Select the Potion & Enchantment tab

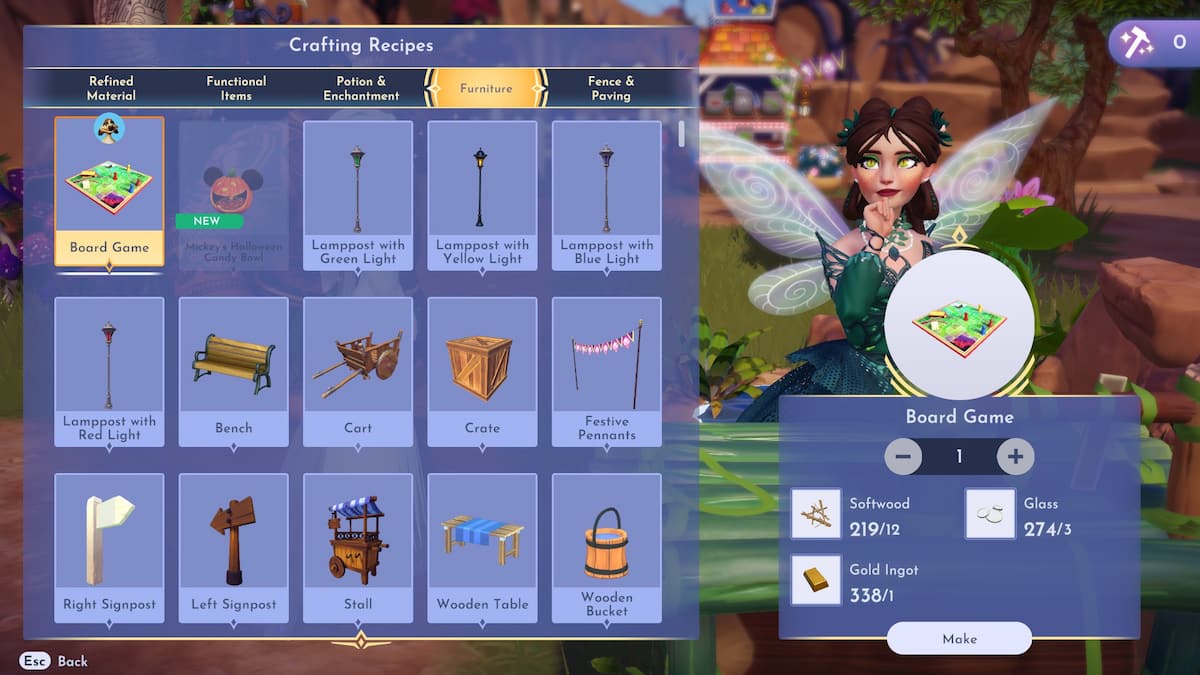(x=361, y=88)
